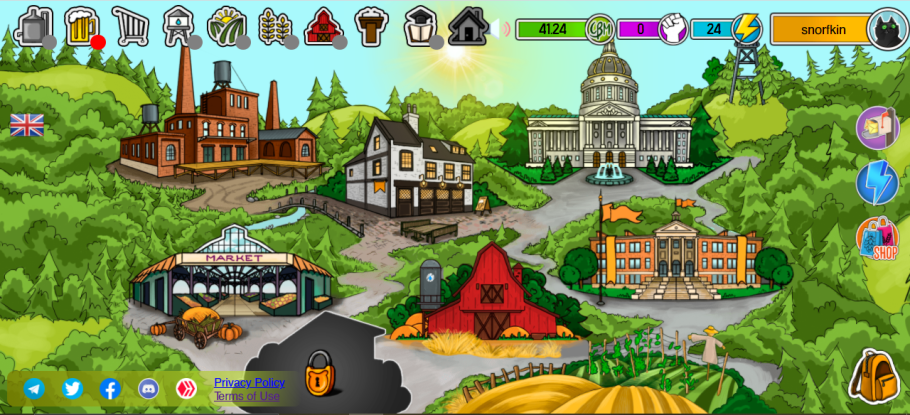Open the graduation cap academy icon

coord(420,26)
